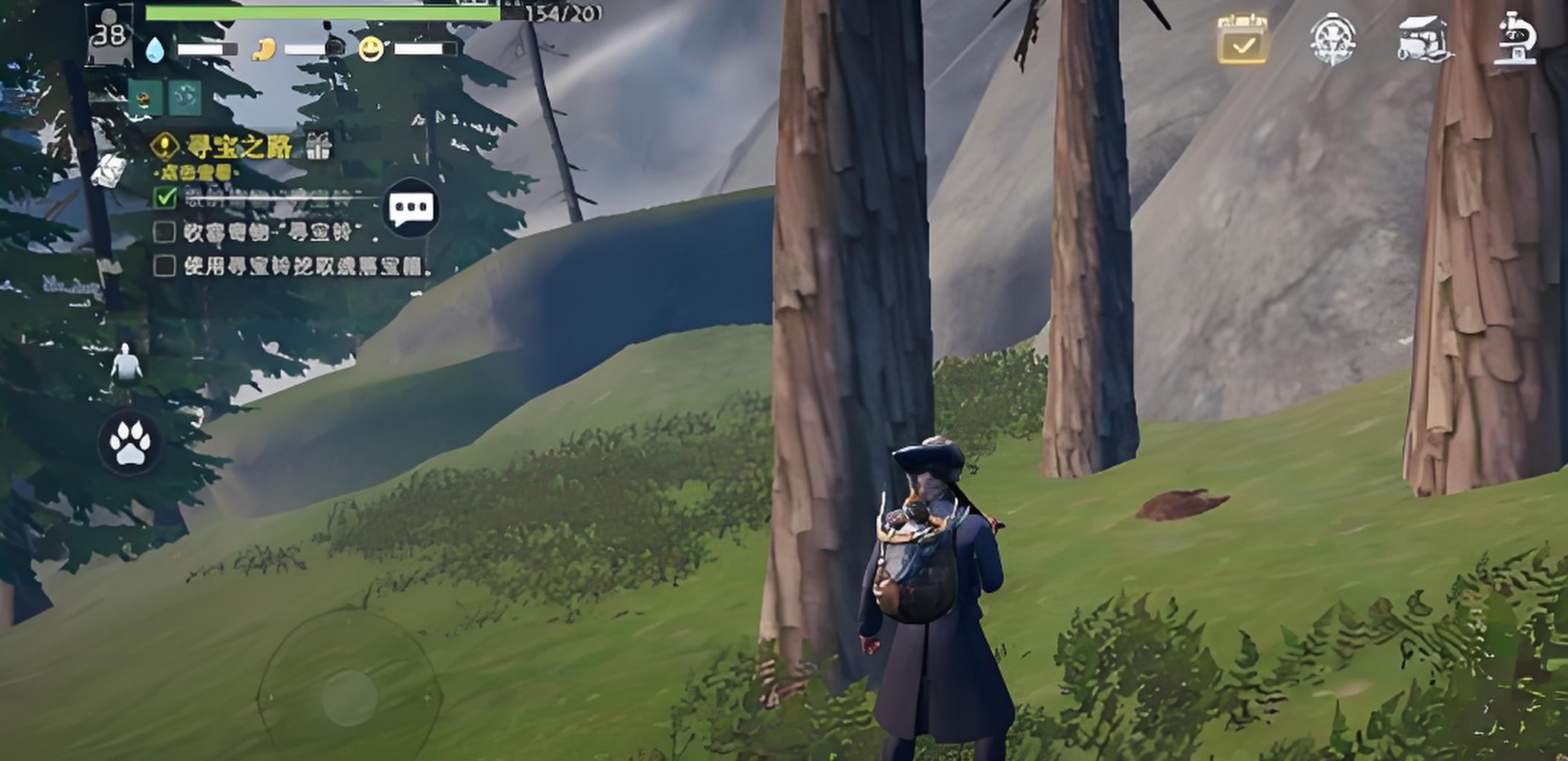Open the level 38 character portrait
The image size is (1568, 761).
109,33
